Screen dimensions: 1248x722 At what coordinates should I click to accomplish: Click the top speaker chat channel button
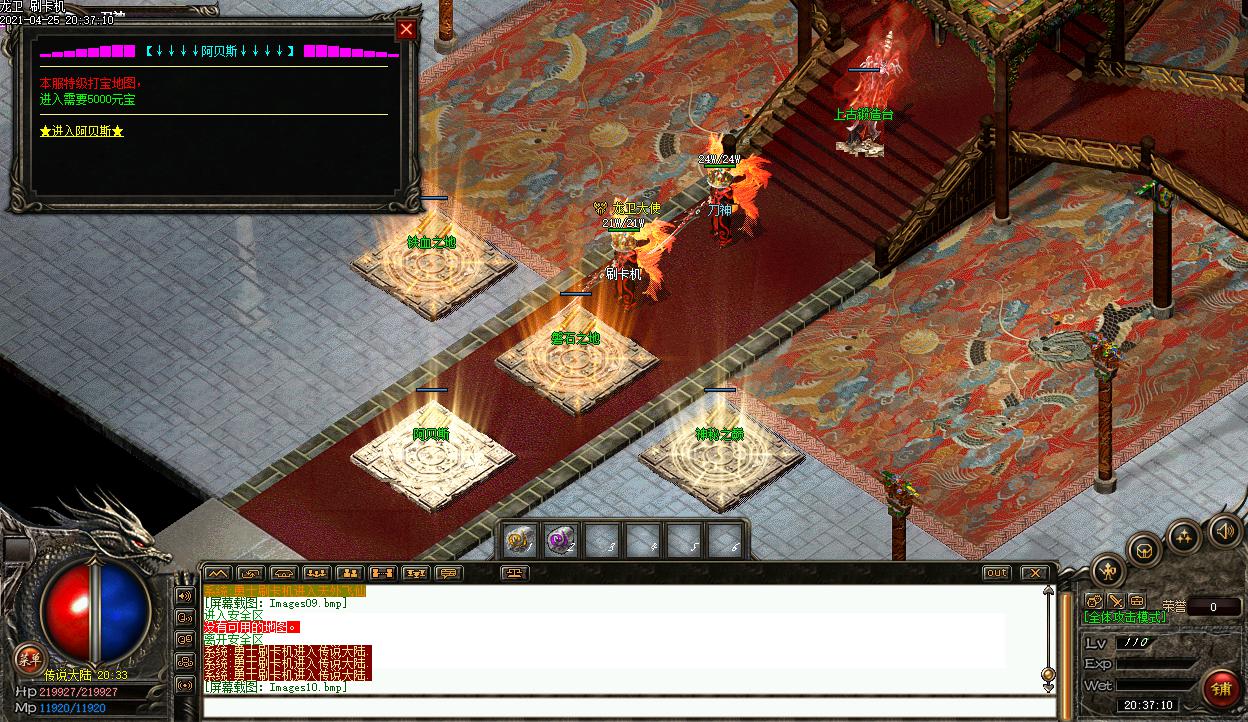185,596
